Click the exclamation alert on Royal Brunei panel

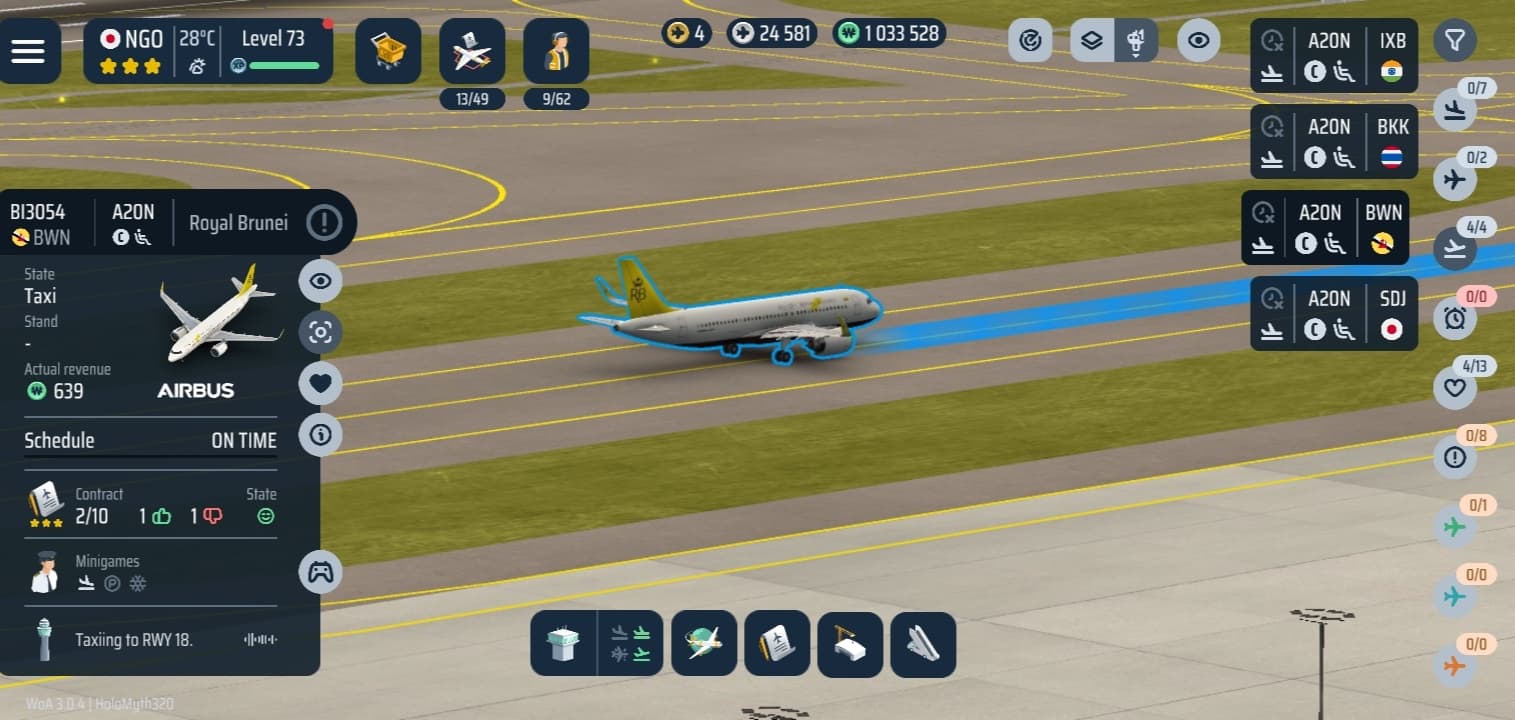[324, 222]
